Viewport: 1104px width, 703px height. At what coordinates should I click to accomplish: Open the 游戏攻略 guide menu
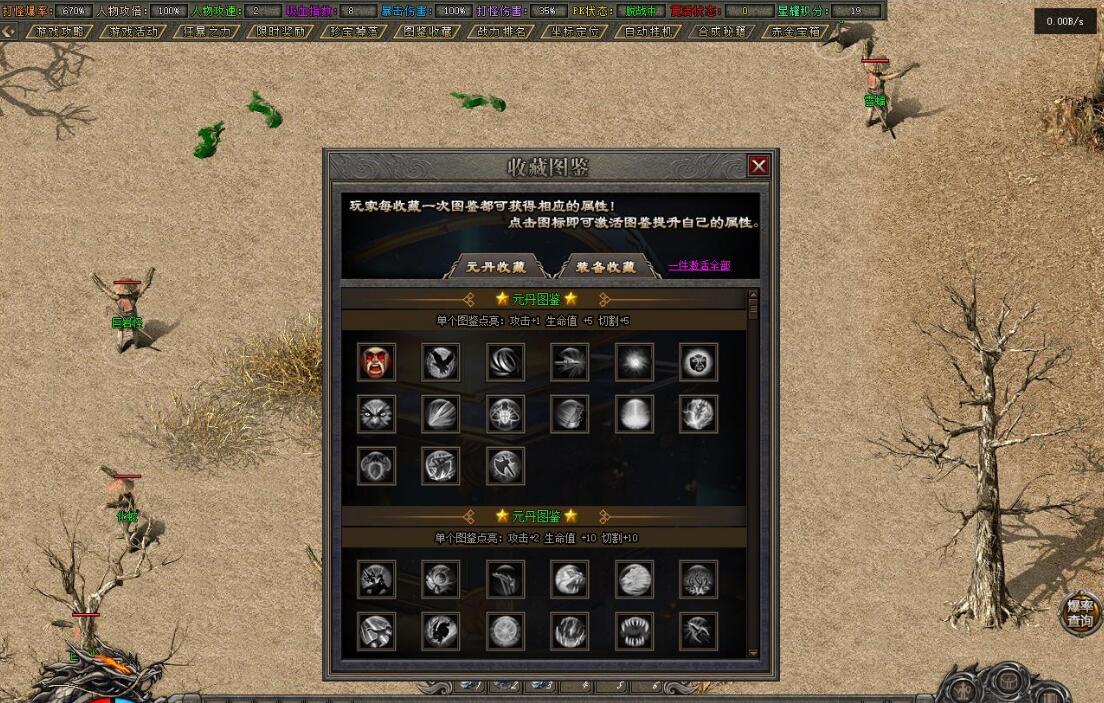coord(60,31)
